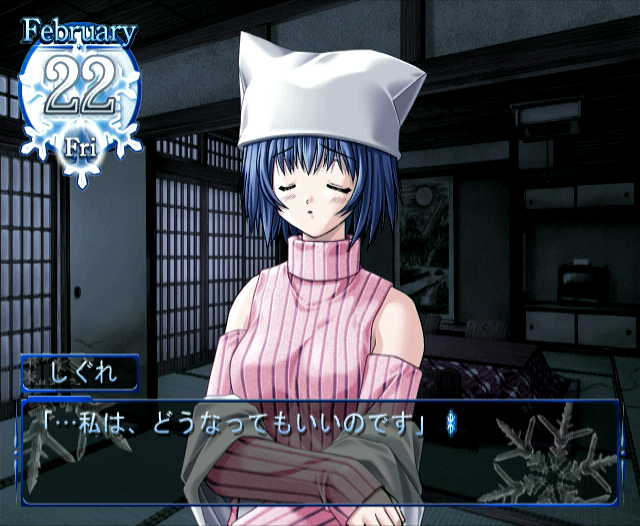Click the blue snowflake continue indicator
The height and width of the screenshot is (526, 640).
coord(449,424)
